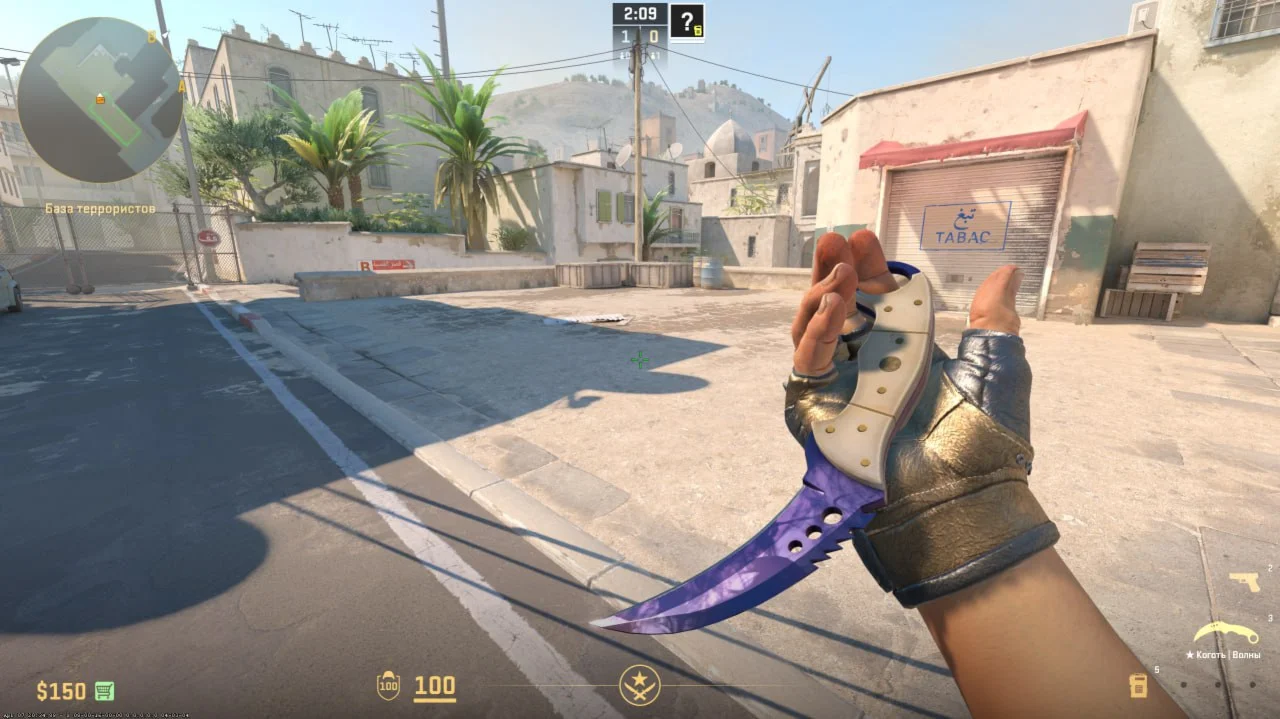Click the Terrorist team emblem icon
Screen dimensions: 1280x719
pyautogui.click(x=639, y=685)
